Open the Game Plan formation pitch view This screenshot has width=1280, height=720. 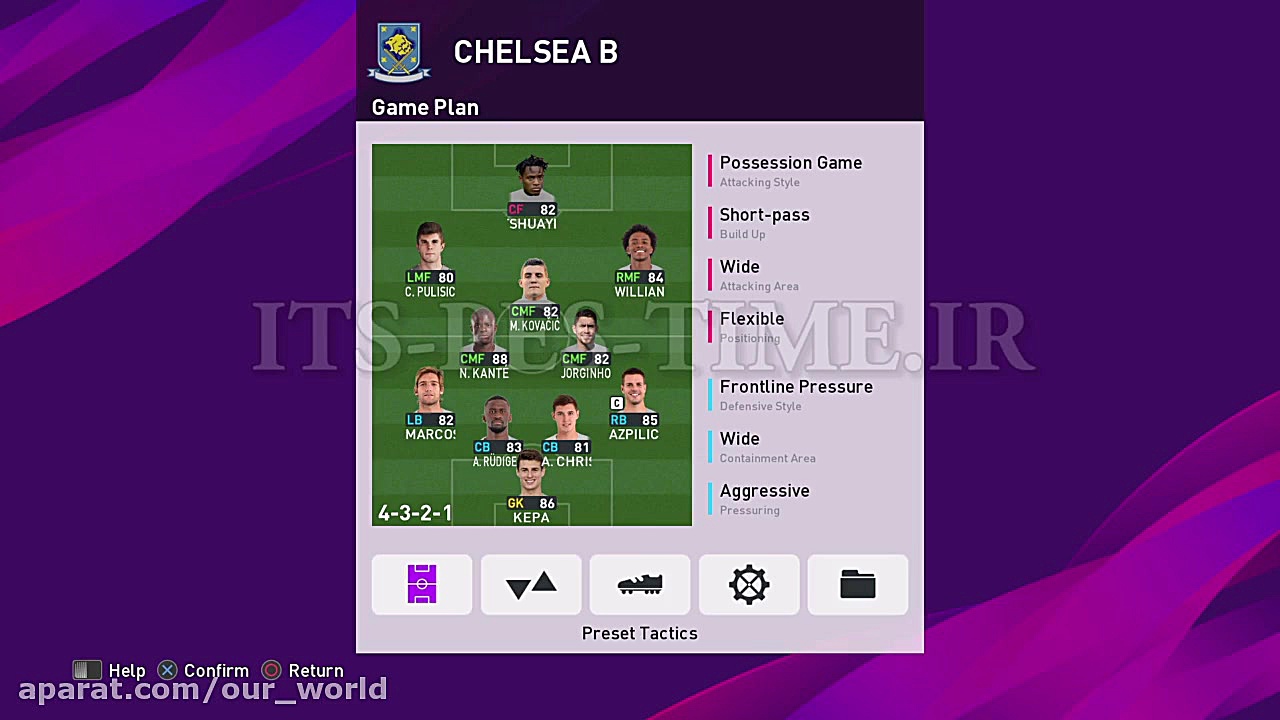coord(421,584)
